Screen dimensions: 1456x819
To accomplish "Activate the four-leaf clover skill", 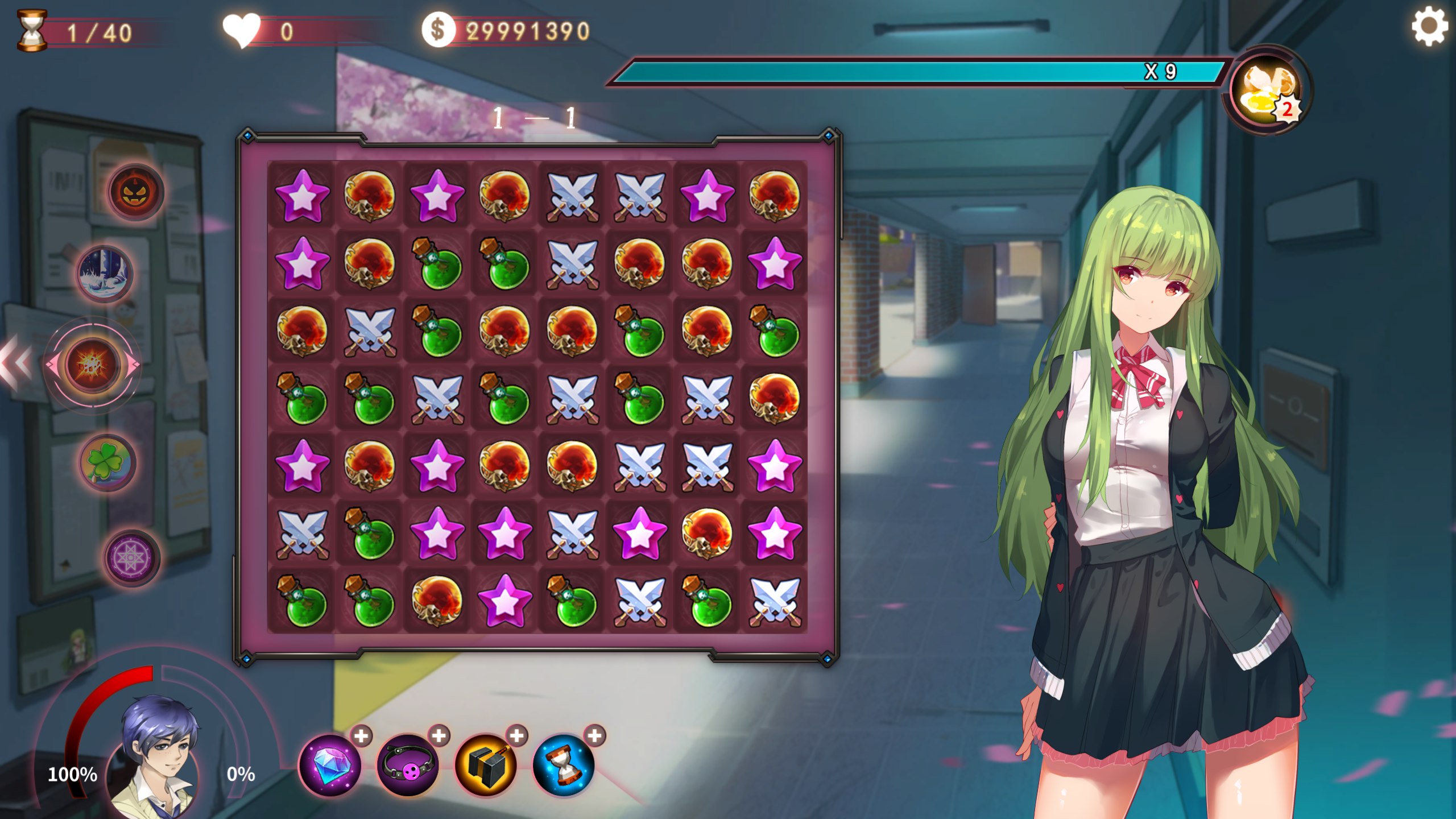I will tap(107, 463).
